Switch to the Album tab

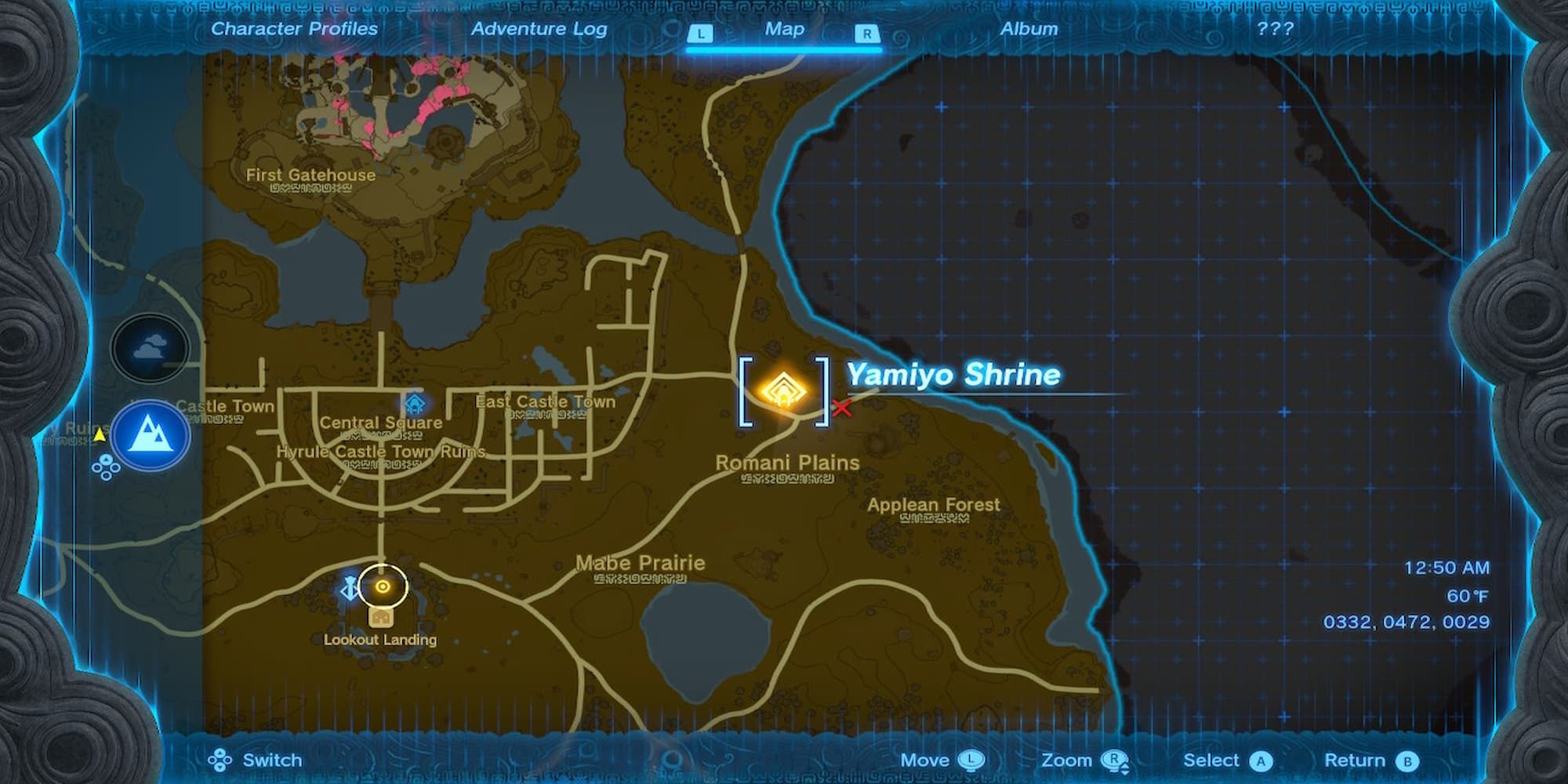1029,29
